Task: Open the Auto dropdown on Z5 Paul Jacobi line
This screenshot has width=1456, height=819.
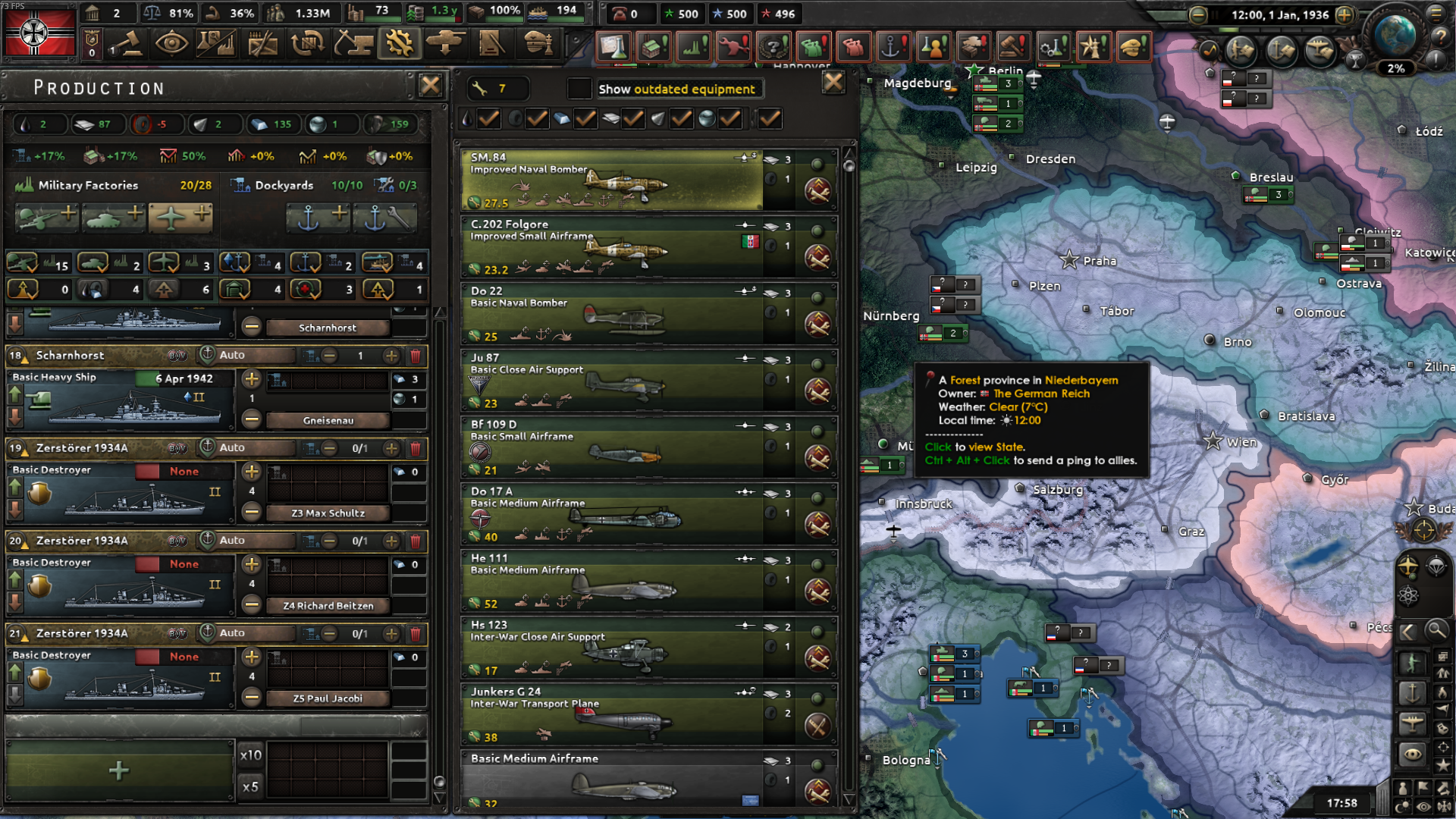Action: (x=246, y=633)
